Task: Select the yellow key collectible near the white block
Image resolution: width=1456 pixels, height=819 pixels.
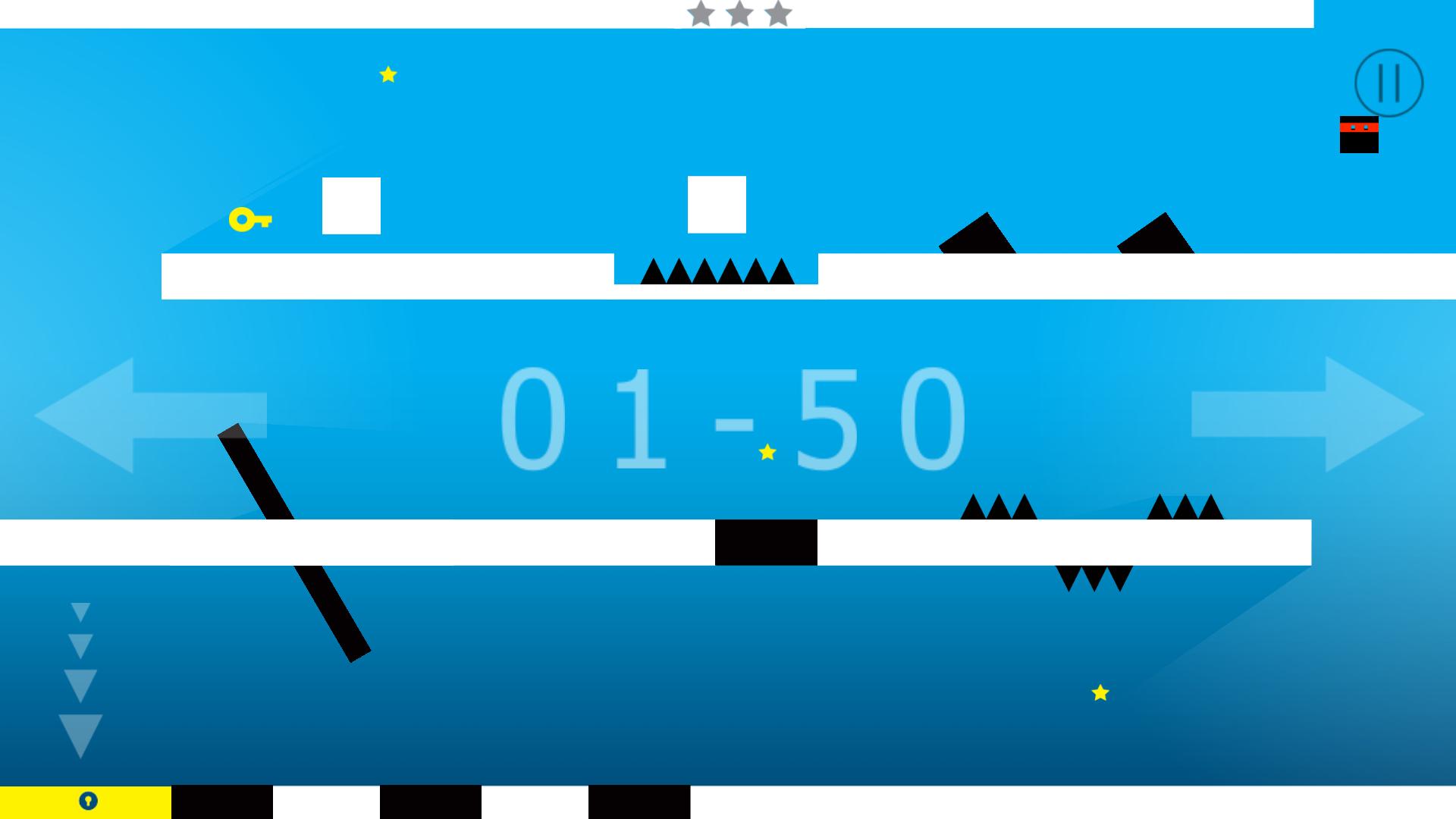Action: pyautogui.click(x=250, y=221)
